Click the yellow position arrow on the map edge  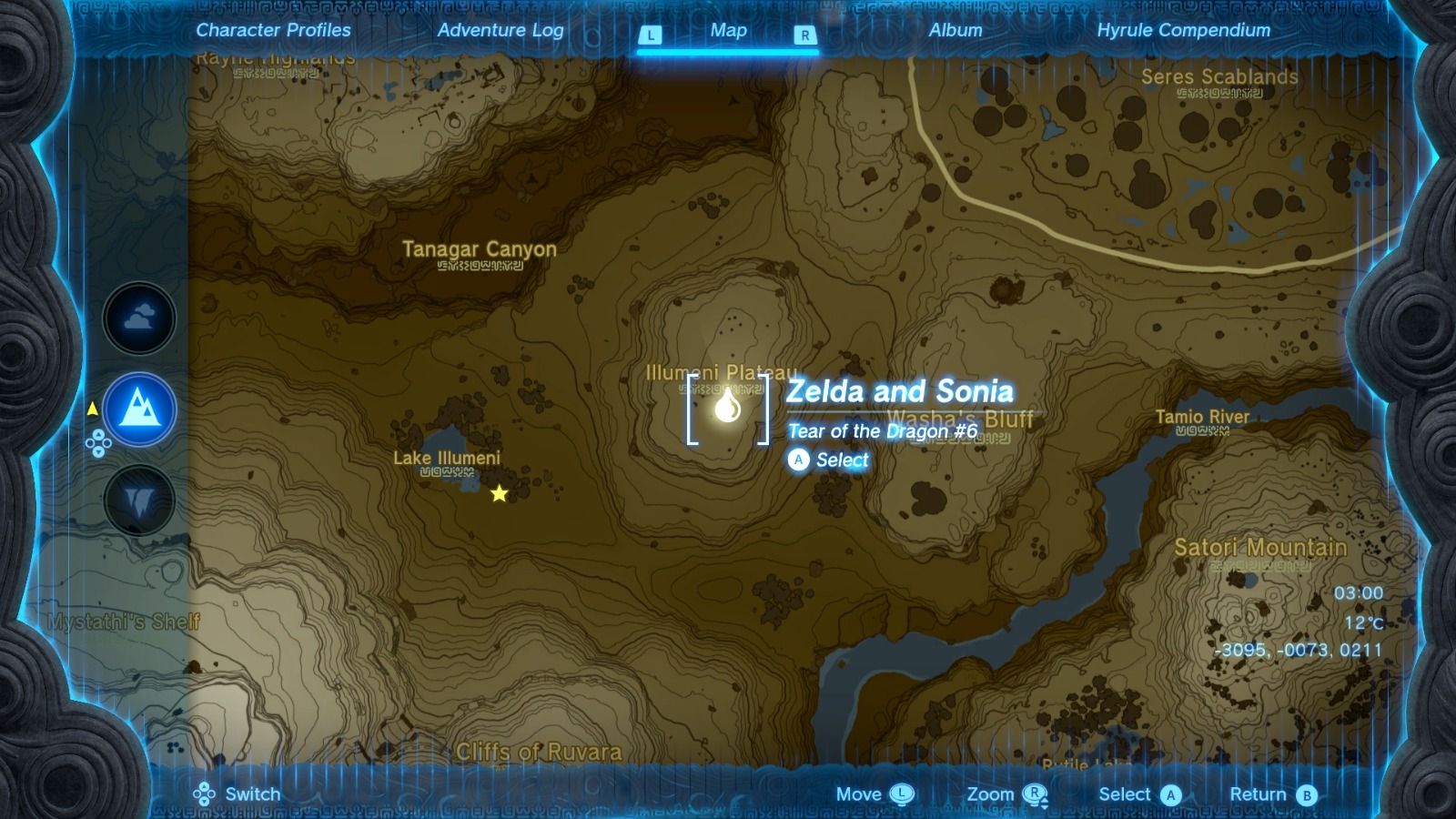[x=93, y=409]
